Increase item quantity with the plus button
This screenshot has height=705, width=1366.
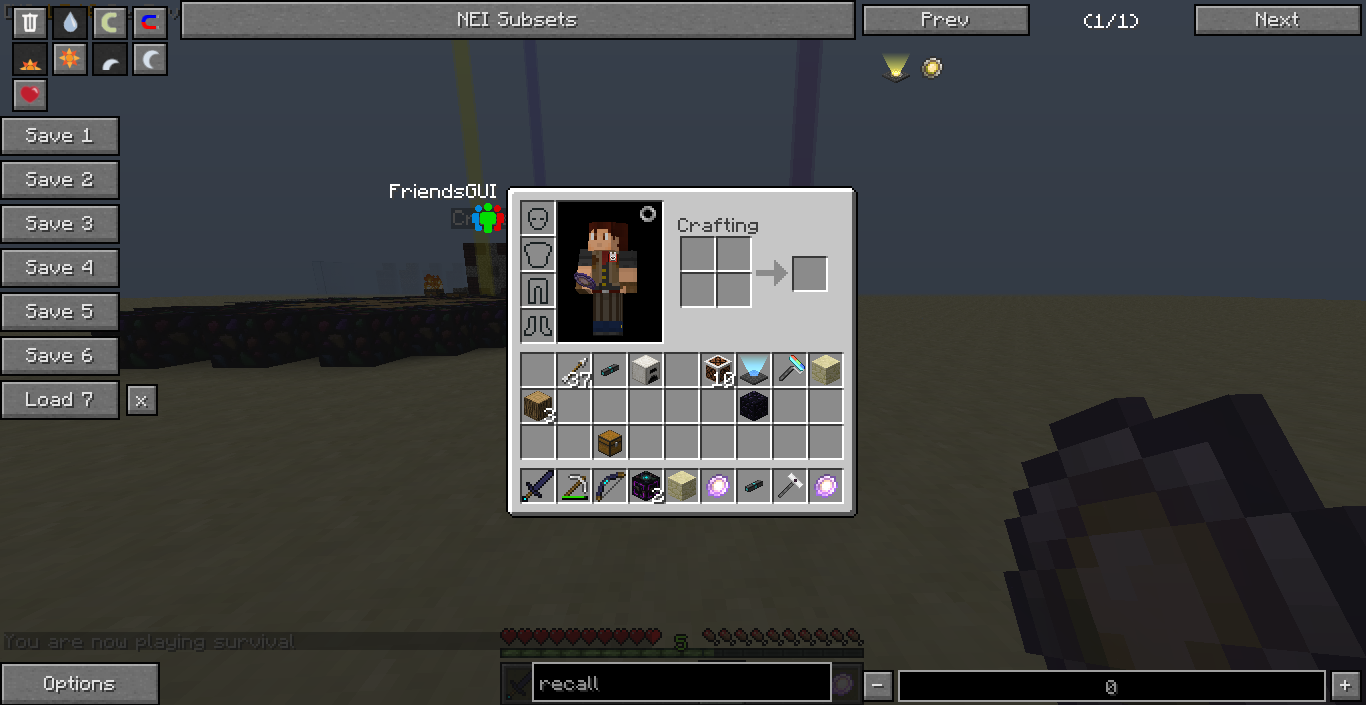[1343, 686]
